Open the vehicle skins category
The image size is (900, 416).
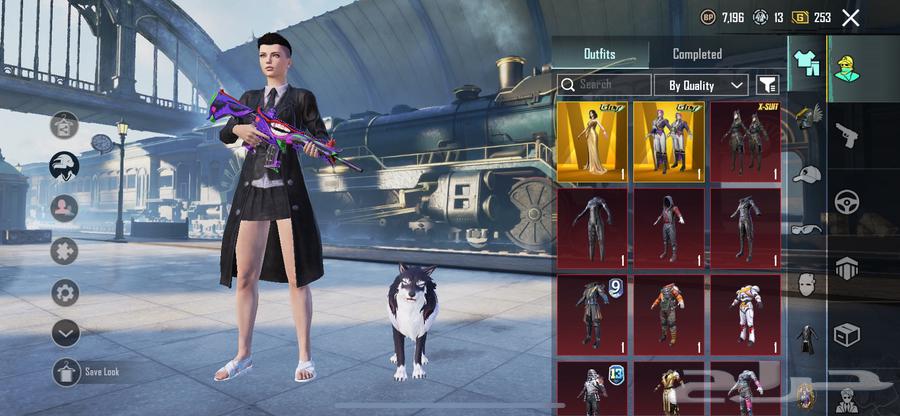[x=846, y=201]
